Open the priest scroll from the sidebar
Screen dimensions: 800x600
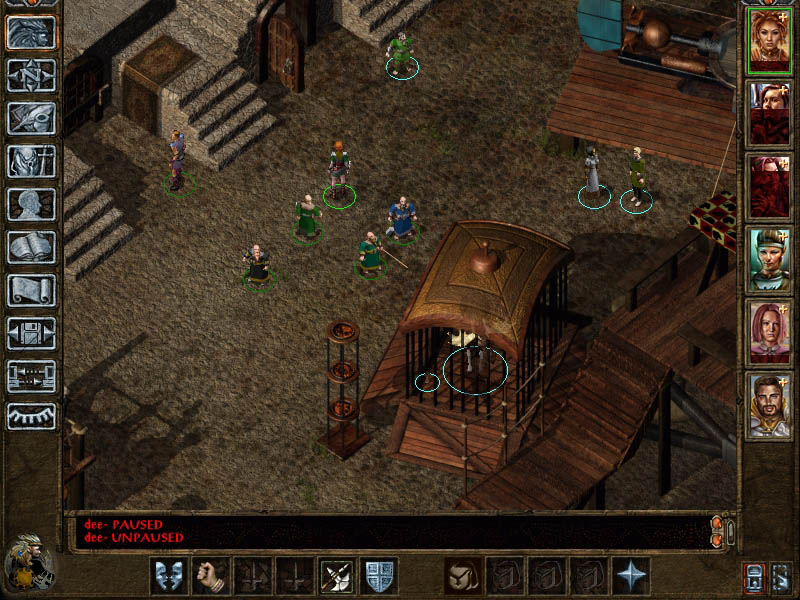click(x=31, y=290)
